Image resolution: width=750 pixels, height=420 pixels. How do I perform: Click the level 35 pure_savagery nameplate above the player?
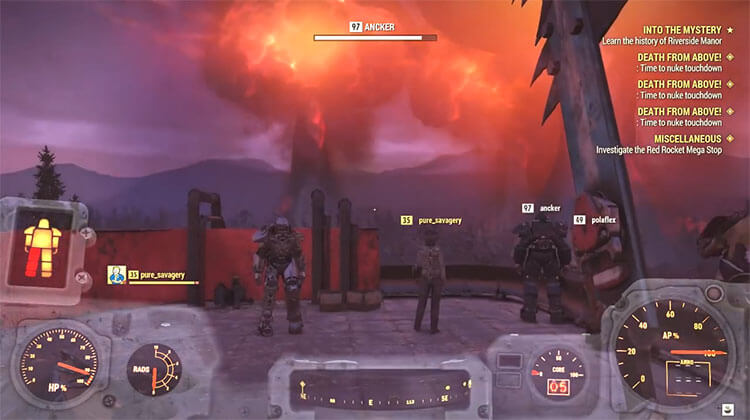click(431, 219)
